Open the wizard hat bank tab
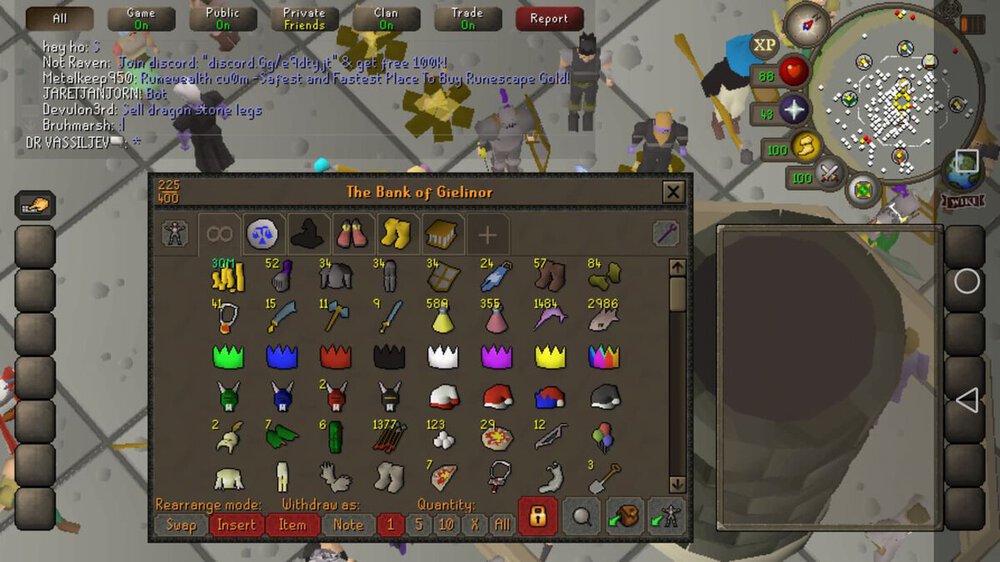Image resolution: width=1000 pixels, height=562 pixels. pos(306,234)
